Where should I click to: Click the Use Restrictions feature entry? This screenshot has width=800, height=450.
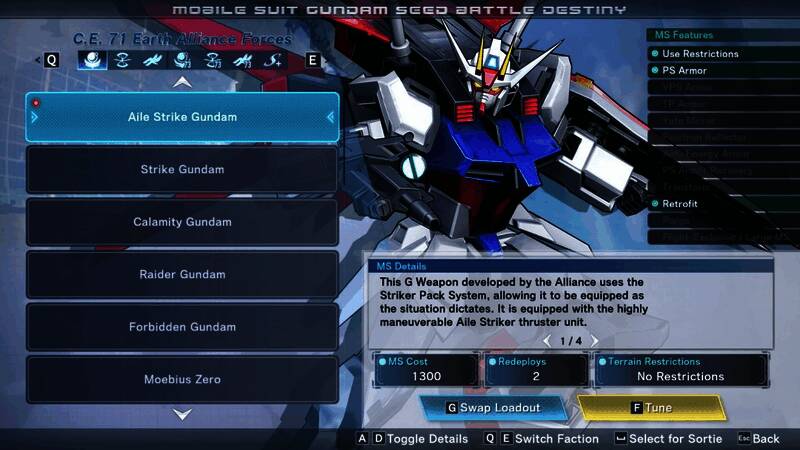coord(700,54)
